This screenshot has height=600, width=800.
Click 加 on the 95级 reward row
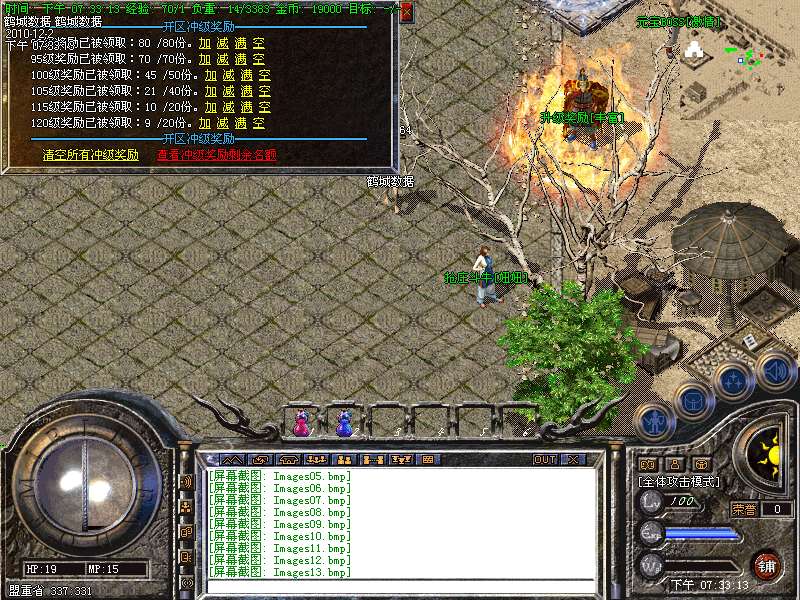pos(205,59)
